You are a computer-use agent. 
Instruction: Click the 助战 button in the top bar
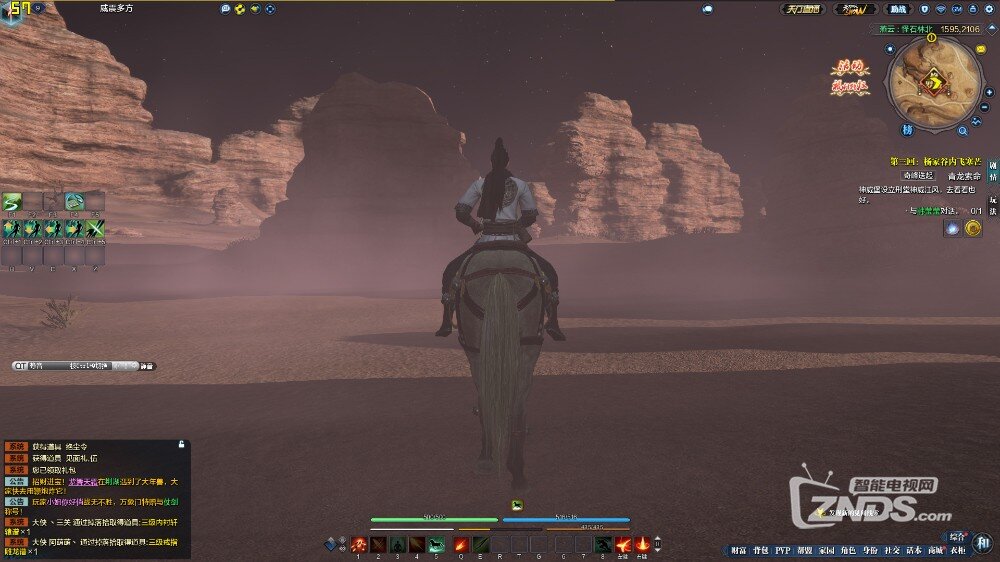[898, 9]
